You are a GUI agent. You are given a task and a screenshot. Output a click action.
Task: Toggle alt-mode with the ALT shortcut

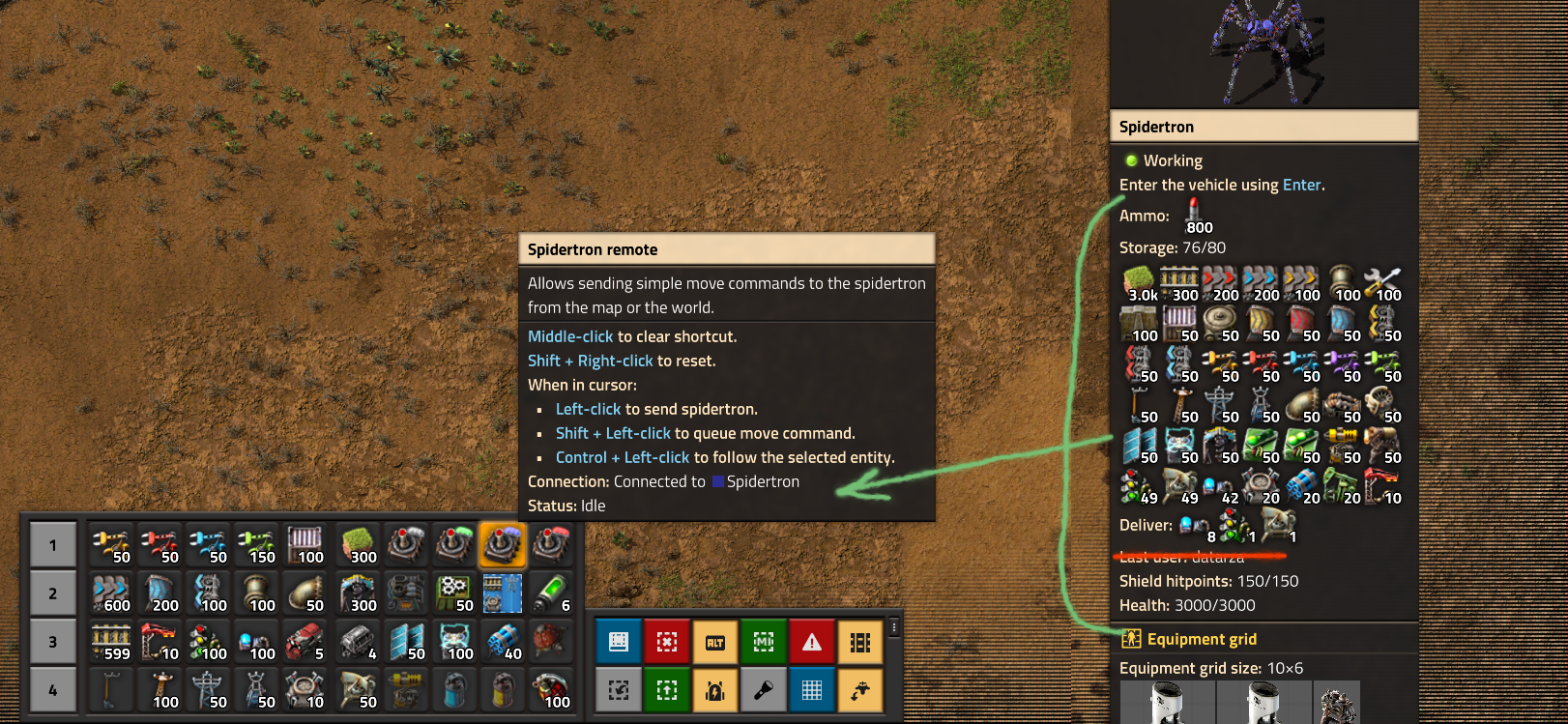tap(714, 641)
